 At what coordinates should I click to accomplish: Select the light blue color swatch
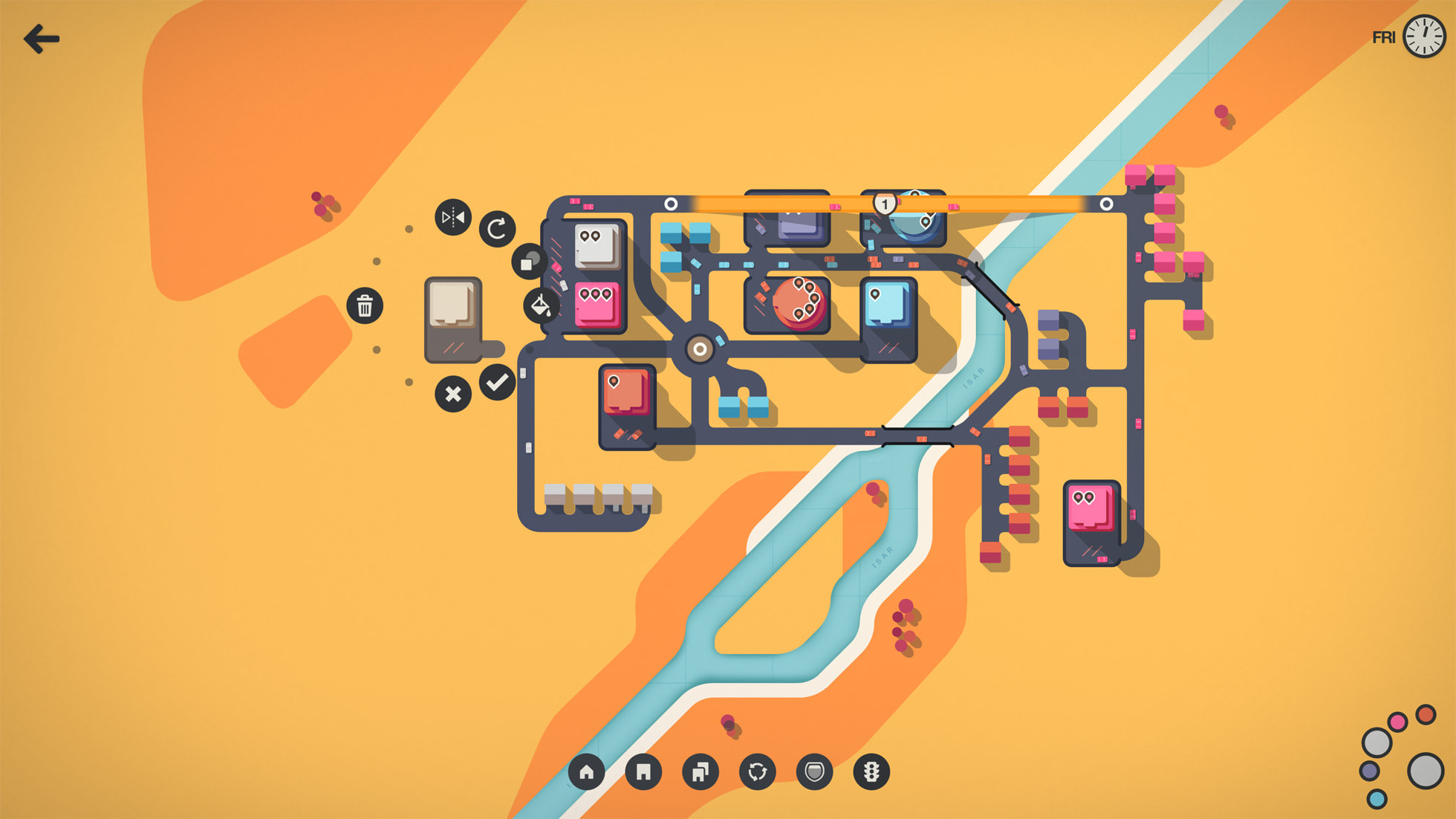(1377, 799)
